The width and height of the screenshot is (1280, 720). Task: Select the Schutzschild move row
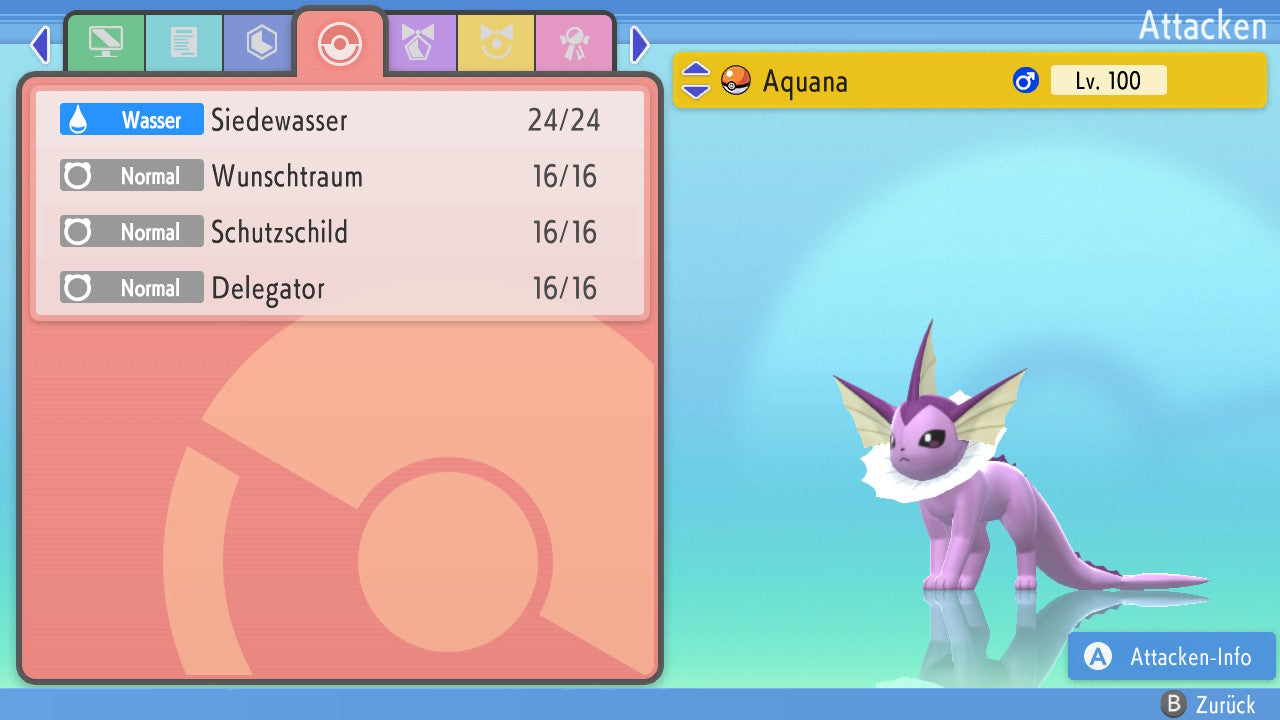click(x=340, y=233)
